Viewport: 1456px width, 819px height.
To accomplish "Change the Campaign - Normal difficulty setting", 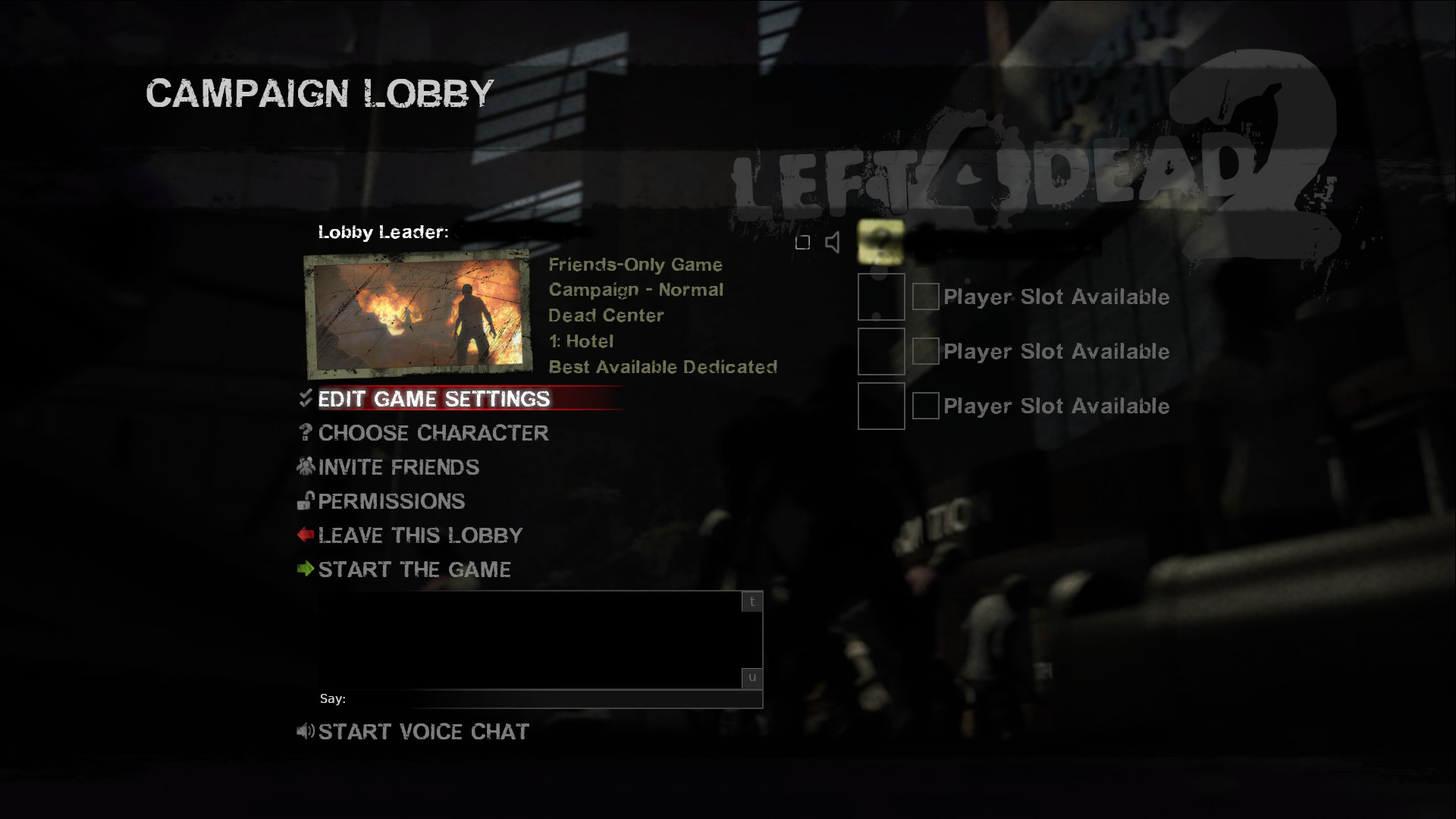I will coord(635,289).
